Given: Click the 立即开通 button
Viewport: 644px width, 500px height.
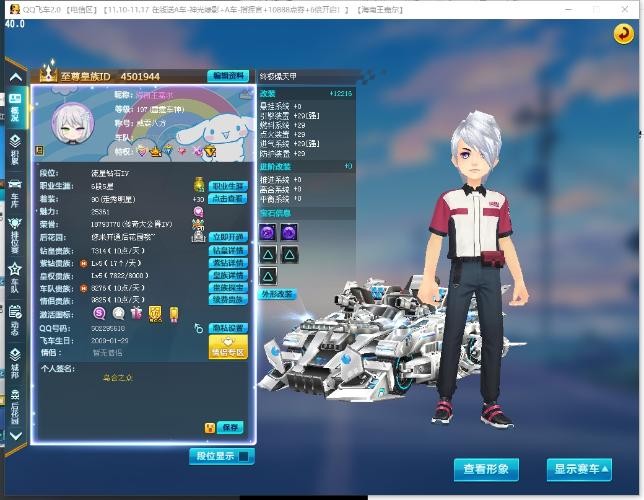Looking at the screenshot, I should pyautogui.click(x=228, y=237).
